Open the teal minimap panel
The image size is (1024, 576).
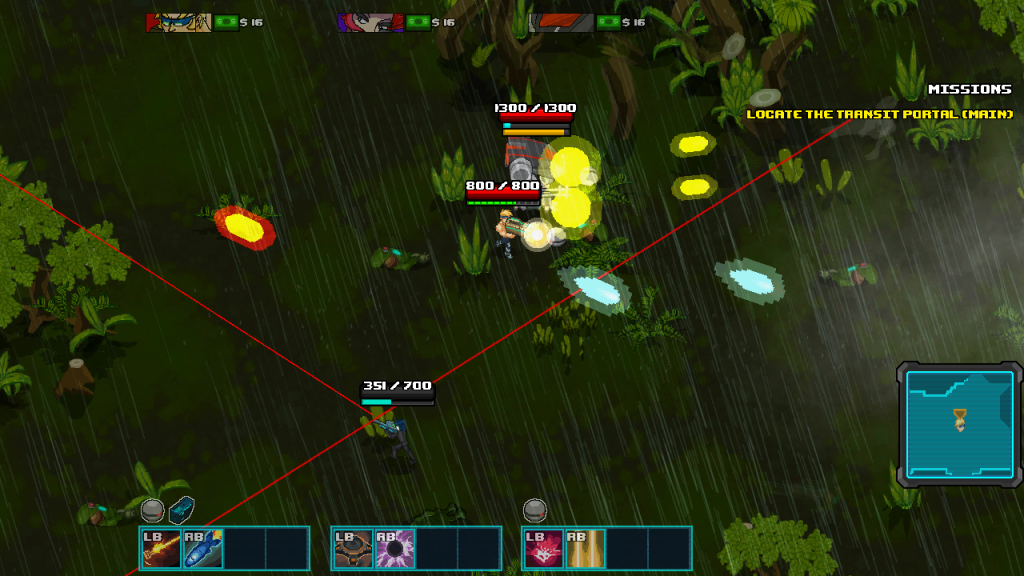tap(958, 424)
